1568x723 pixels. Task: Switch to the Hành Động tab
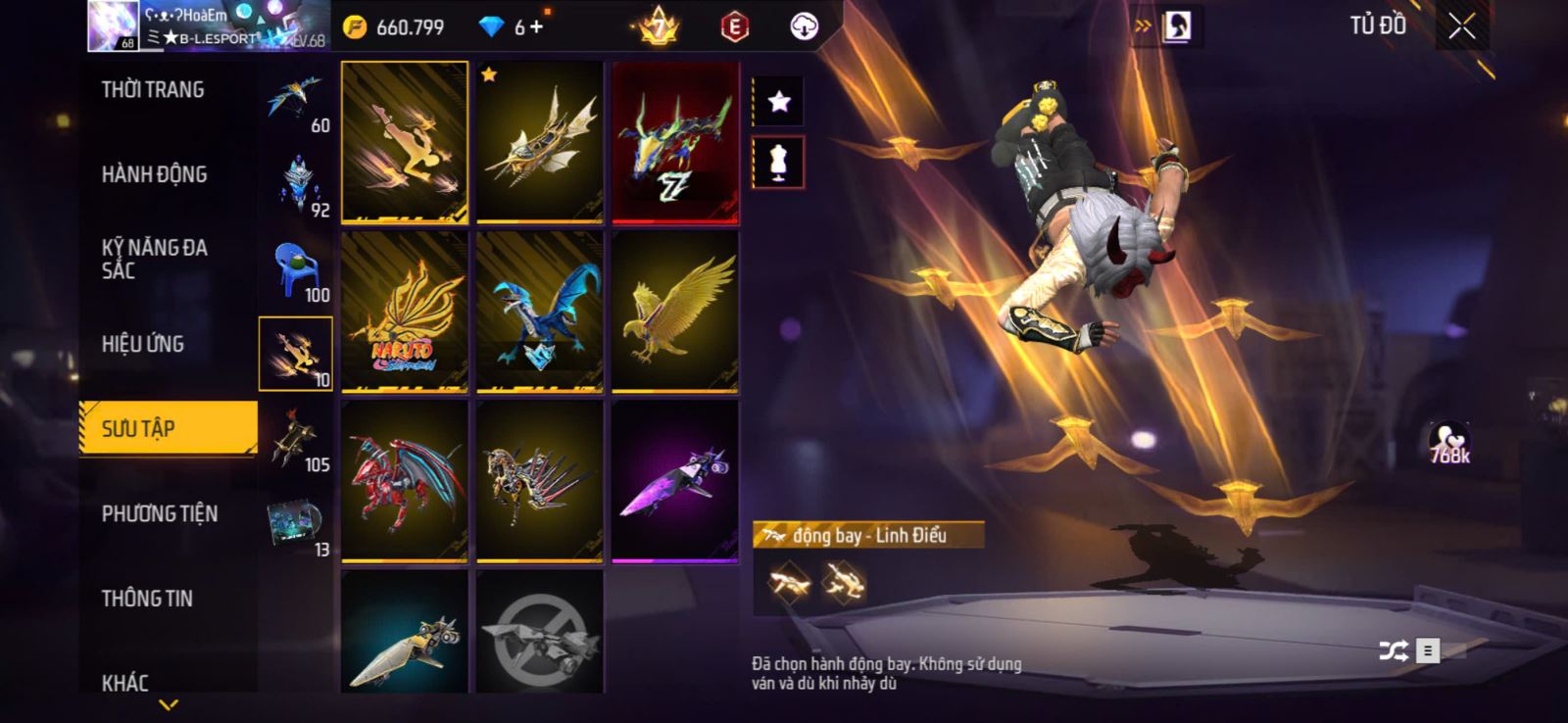tap(154, 174)
